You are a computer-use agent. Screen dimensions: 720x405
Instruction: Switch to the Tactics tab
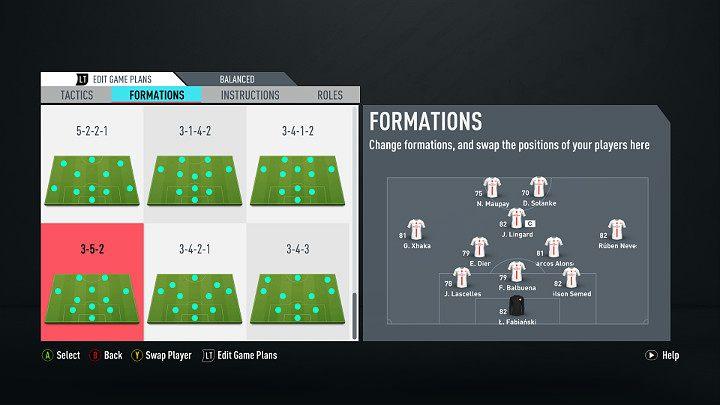tap(76, 95)
